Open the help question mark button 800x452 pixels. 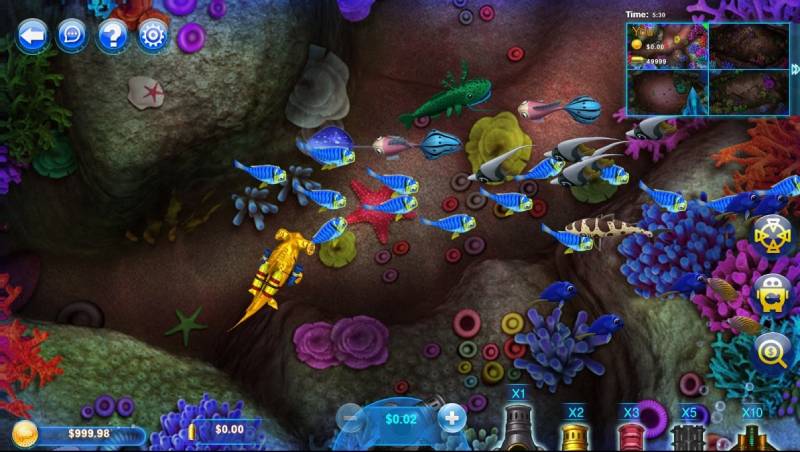(112, 36)
